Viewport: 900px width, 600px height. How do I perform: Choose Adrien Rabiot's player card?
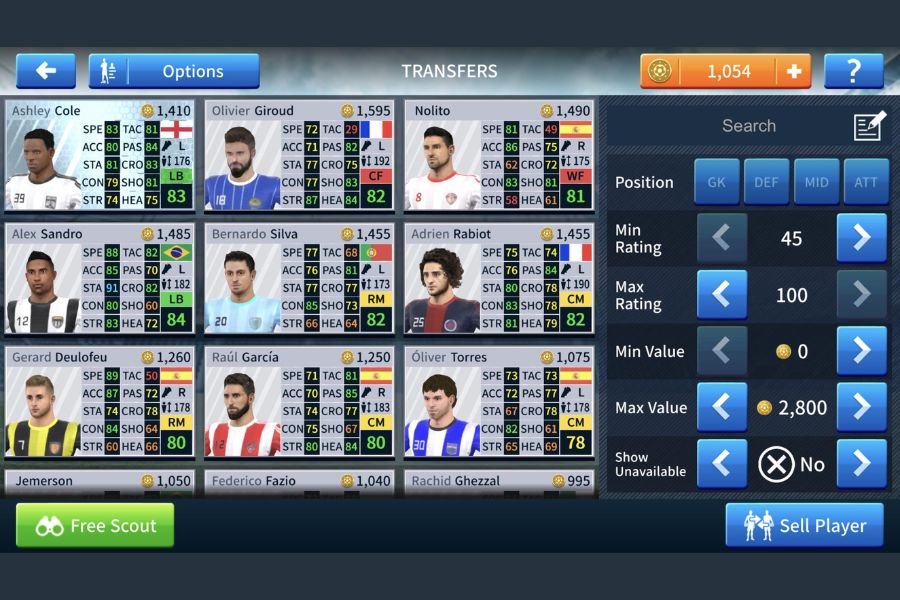click(499, 279)
